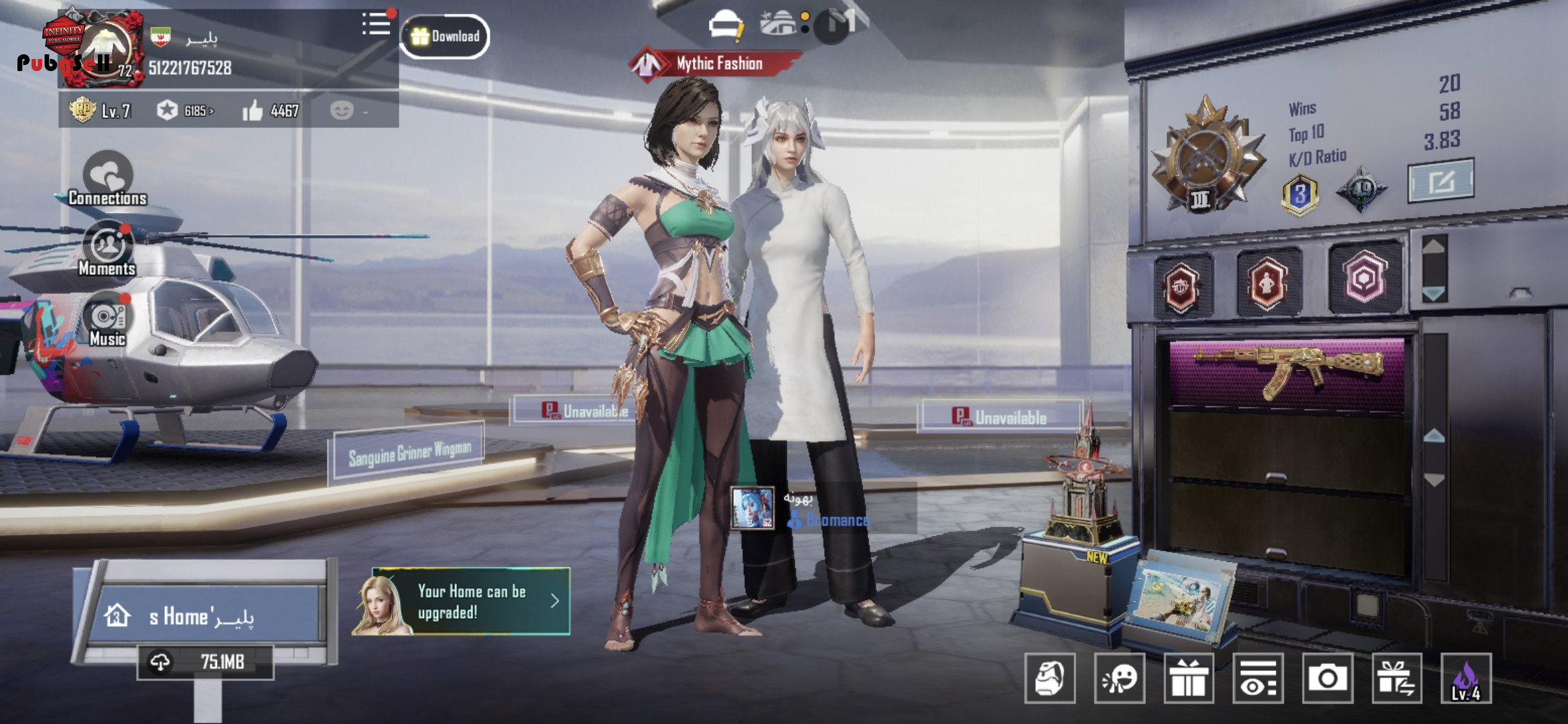The height and width of the screenshot is (724, 1568).
Task: Tap the Download gift button
Action: (445, 36)
